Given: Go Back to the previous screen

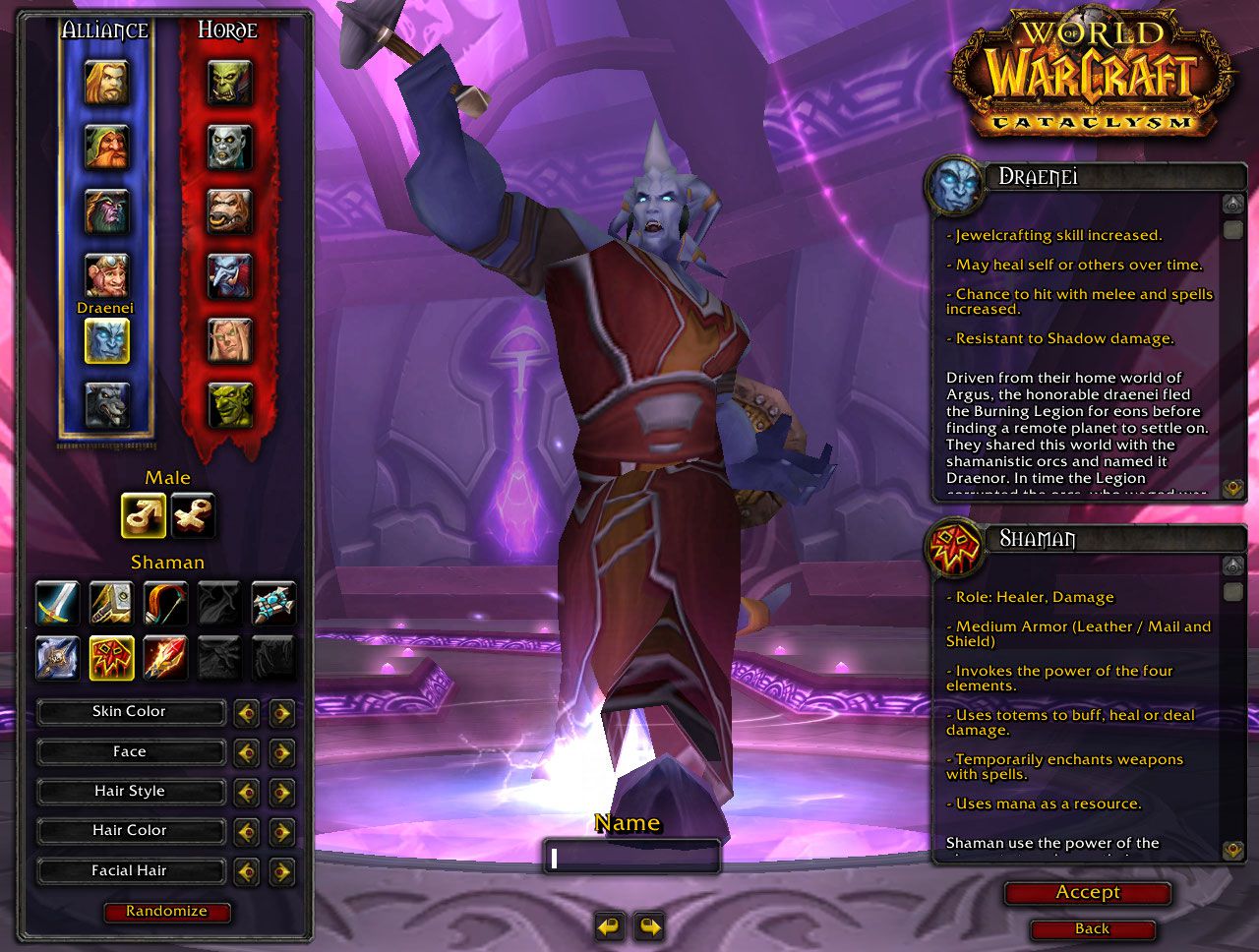Looking at the screenshot, I should (1092, 929).
